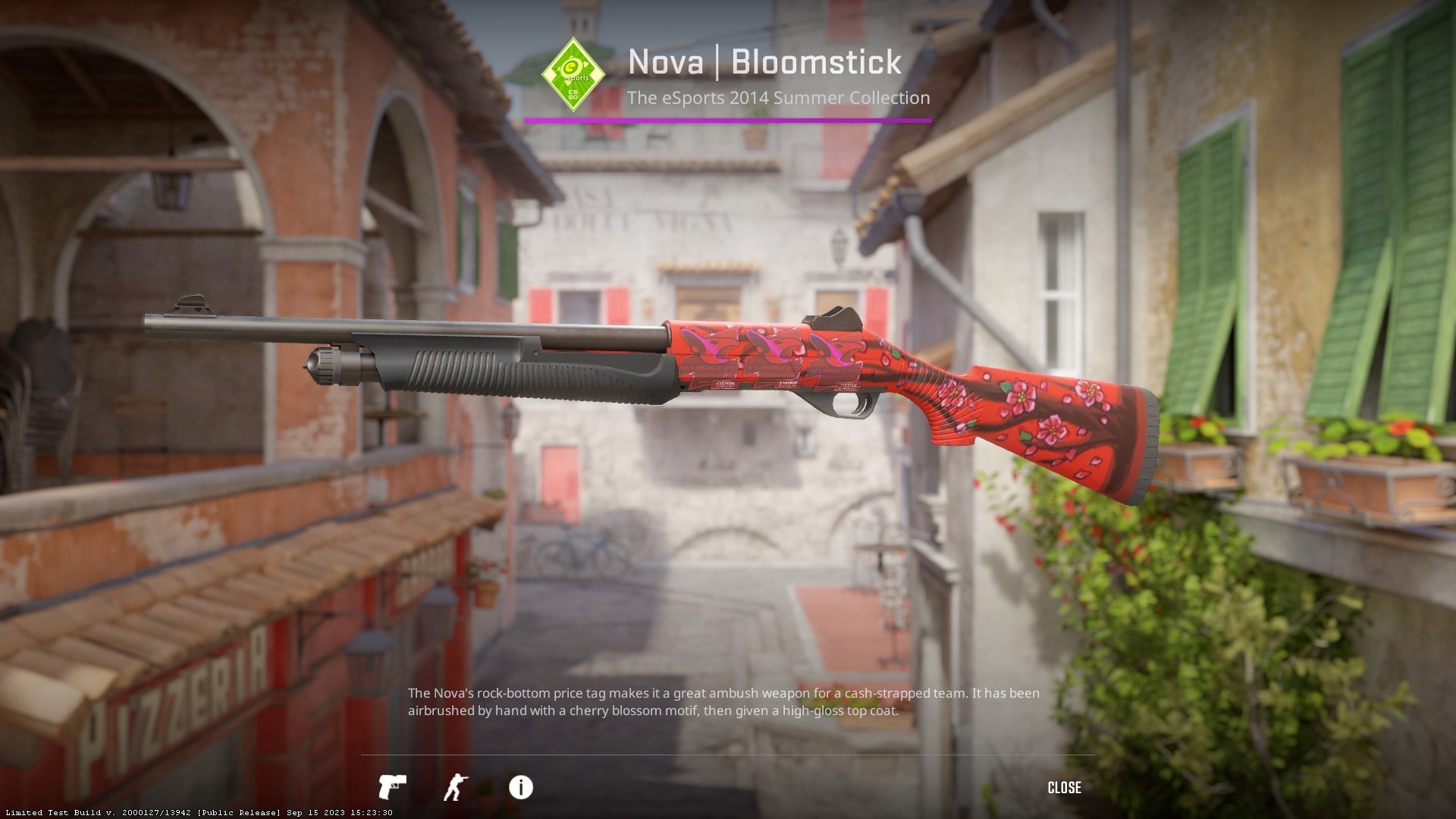Click the 'Nova | Bloomstick' title text
Image resolution: width=1456 pixels, height=819 pixels.
coord(764,64)
